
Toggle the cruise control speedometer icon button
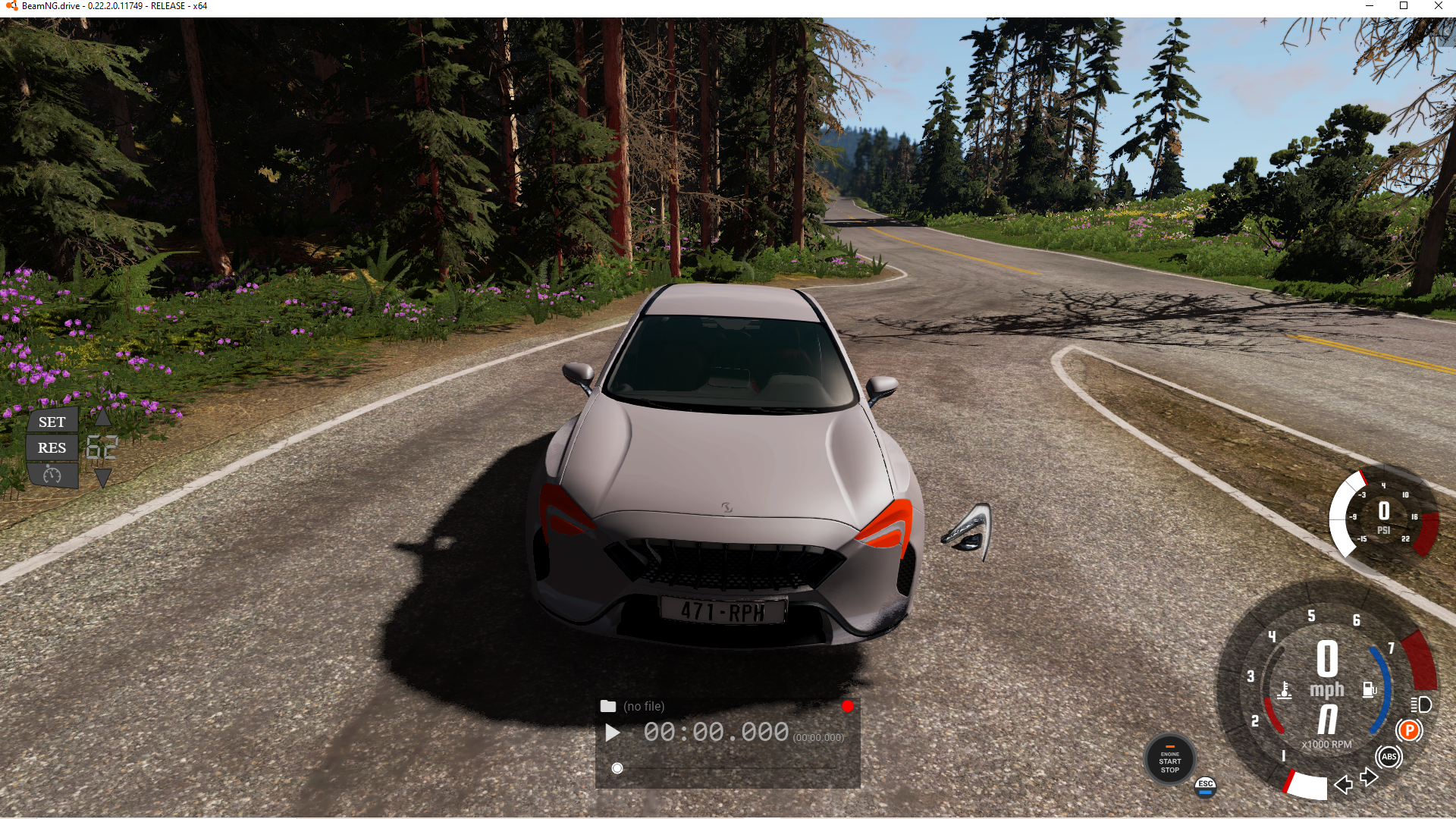52,475
